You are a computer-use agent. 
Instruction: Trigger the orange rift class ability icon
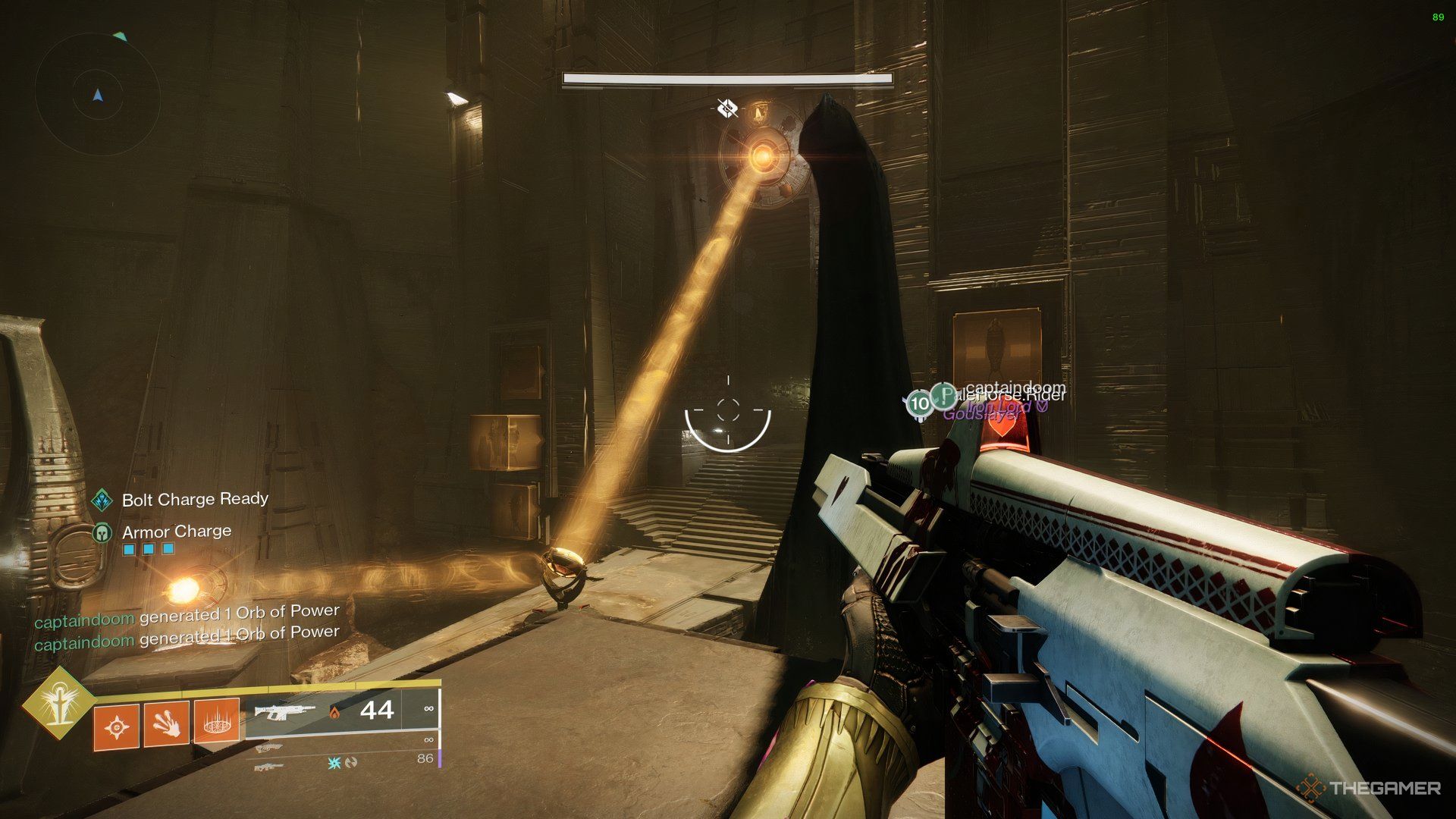click(x=217, y=720)
